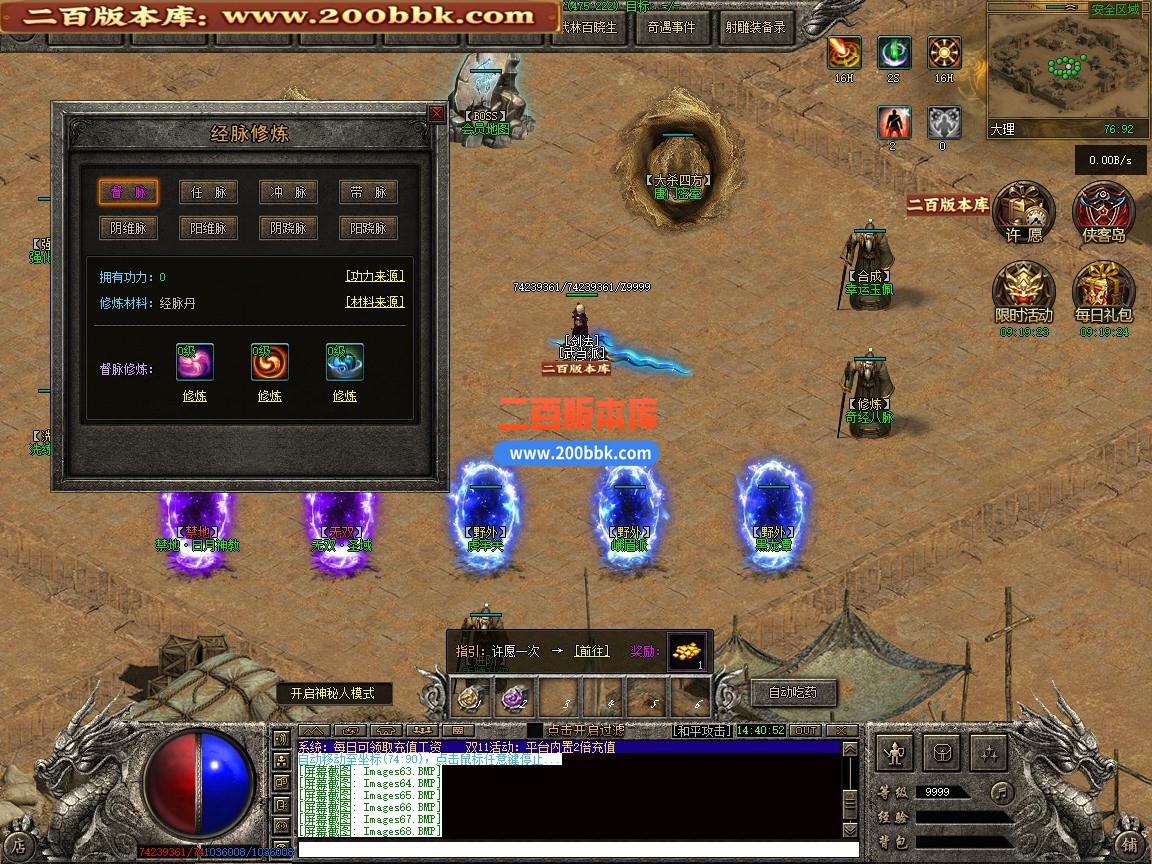Image resolution: width=1152 pixels, height=864 pixels.
Task: Open the 限时活动 limited-time event icon
Action: [x=1023, y=292]
